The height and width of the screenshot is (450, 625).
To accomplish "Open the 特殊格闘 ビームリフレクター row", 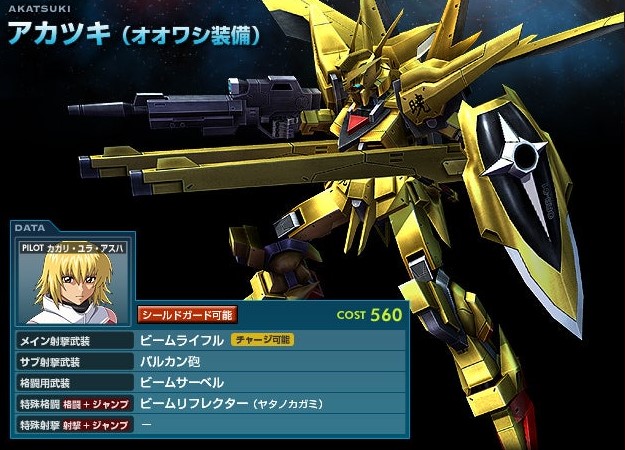I will (x=210, y=404).
